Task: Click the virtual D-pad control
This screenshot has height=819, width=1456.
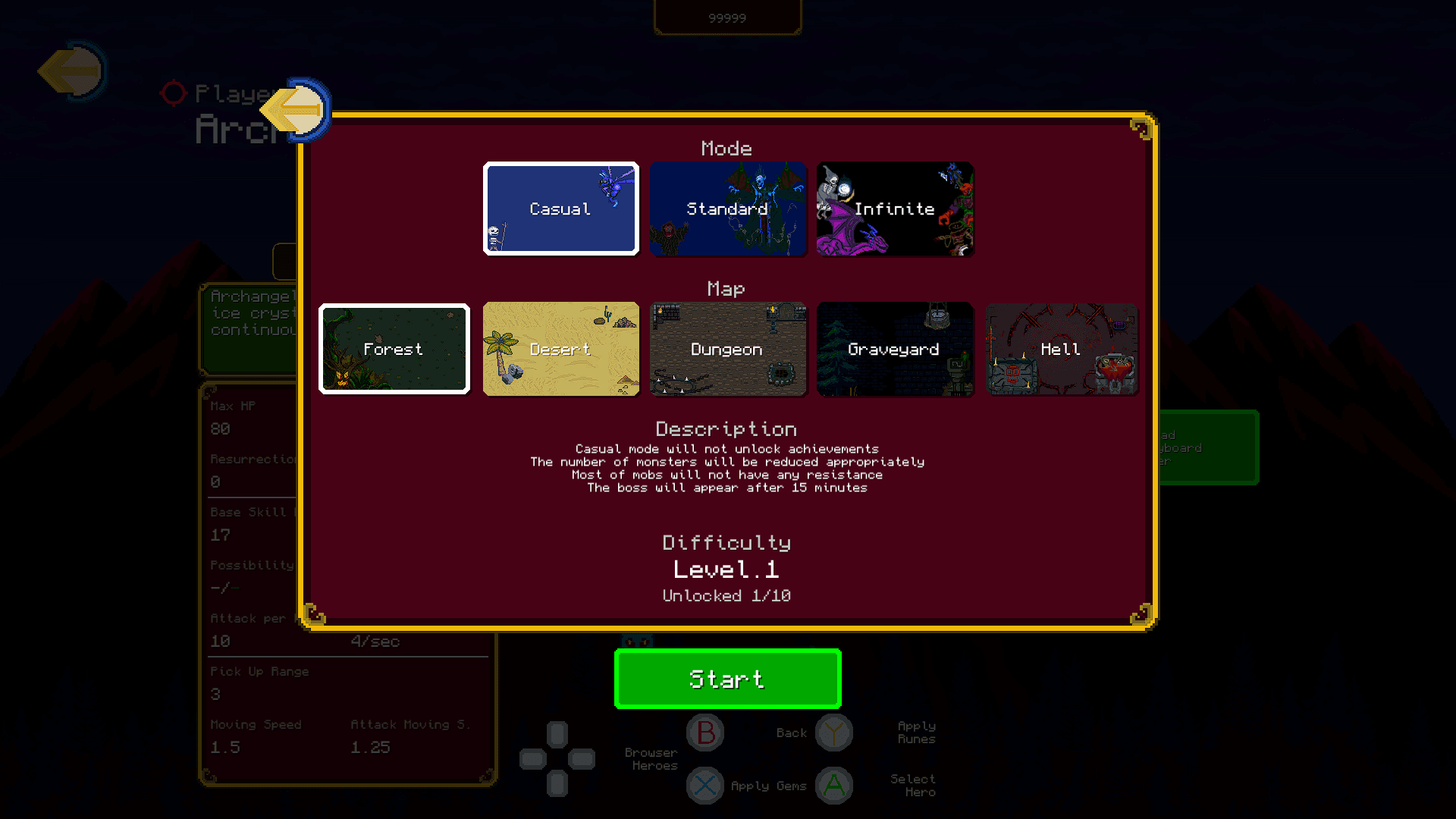Action: (x=557, y=758)
